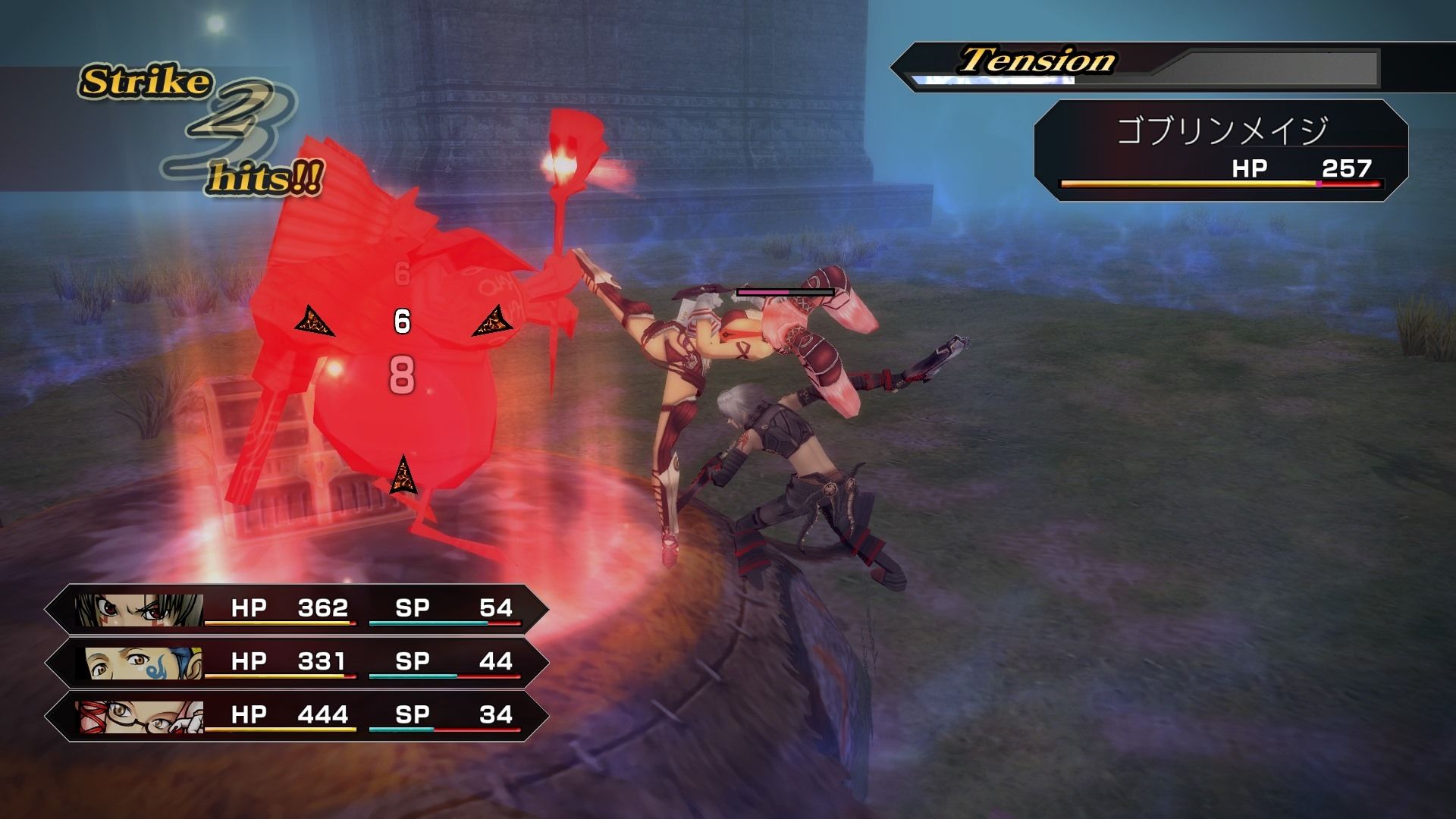Click the SP 44 value on the middle status bar
Image resolution: width=1456 pixels, height=819 pixels.
pos(497,661)
